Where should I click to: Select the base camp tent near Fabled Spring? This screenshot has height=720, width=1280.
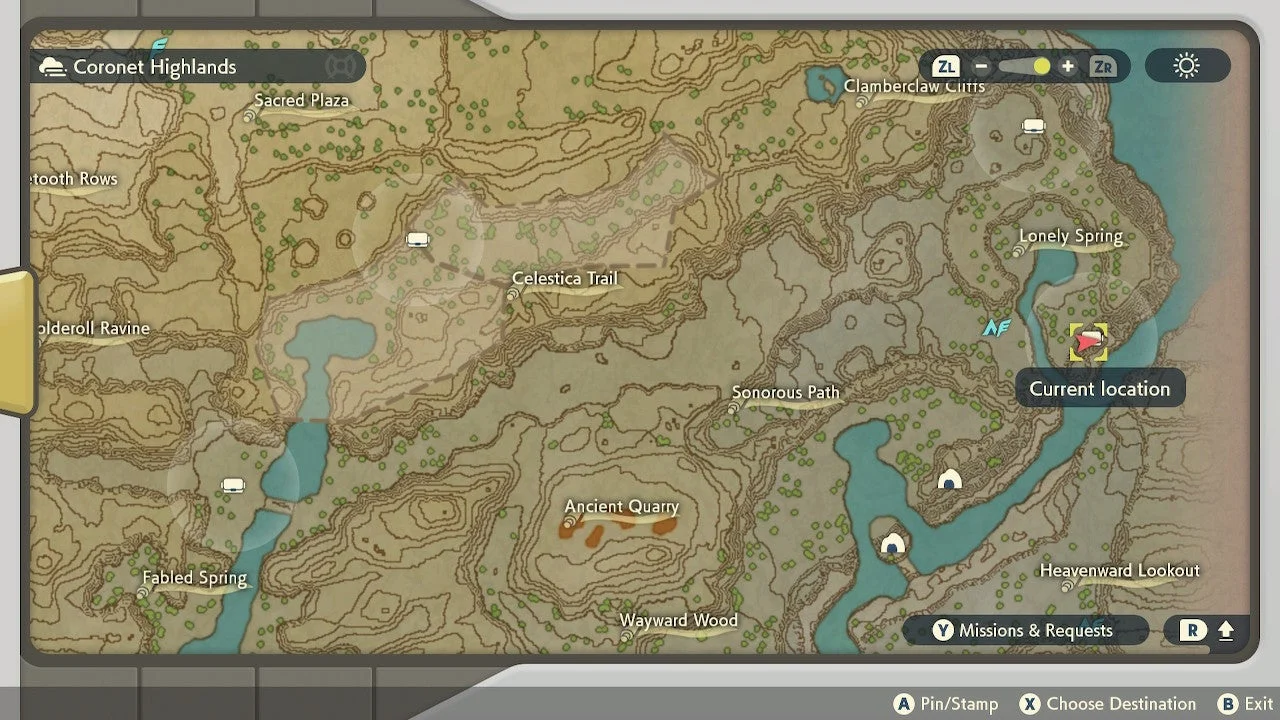[233, 485]
